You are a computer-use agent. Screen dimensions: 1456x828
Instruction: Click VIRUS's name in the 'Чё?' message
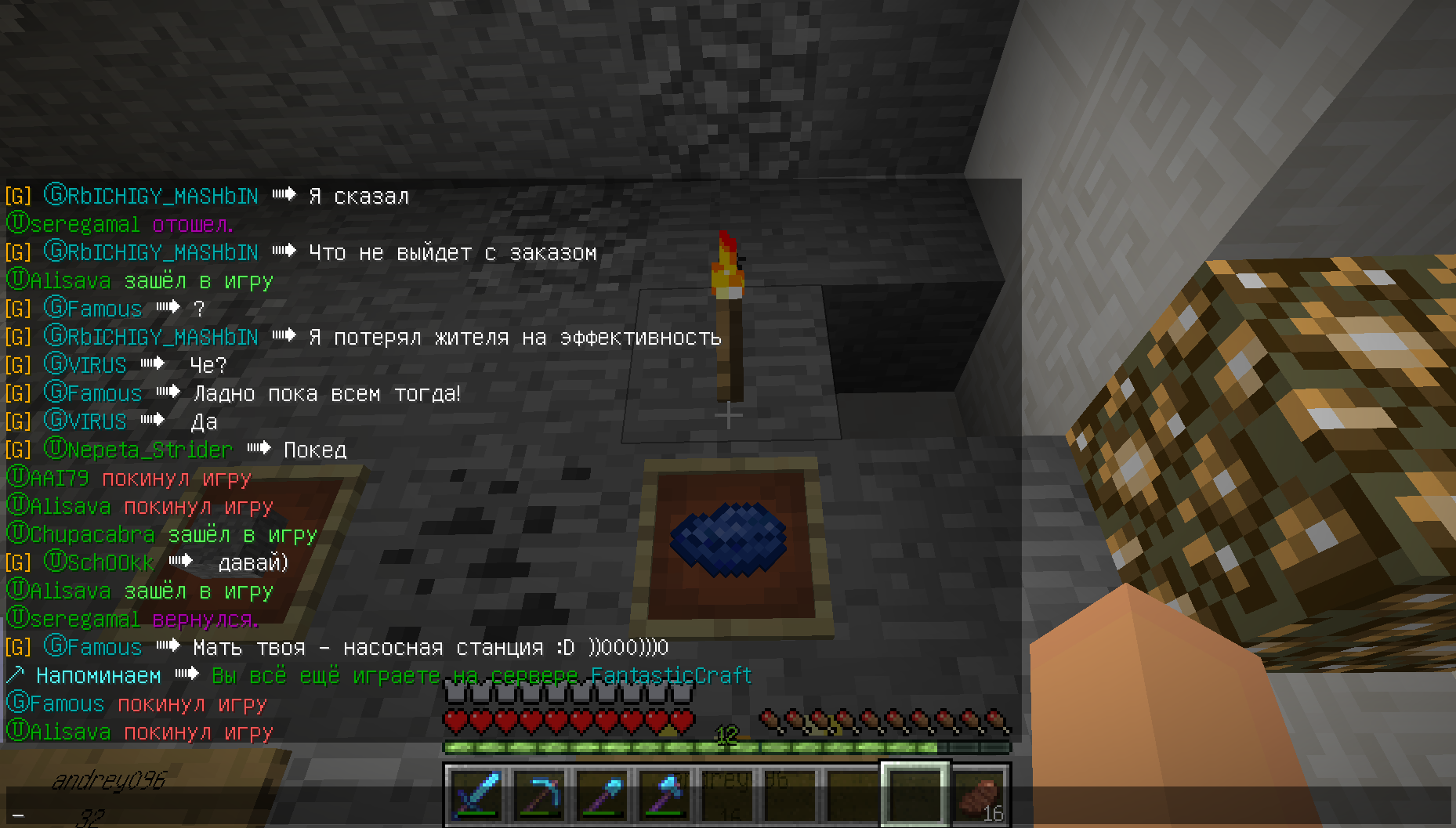coord(96,365)
